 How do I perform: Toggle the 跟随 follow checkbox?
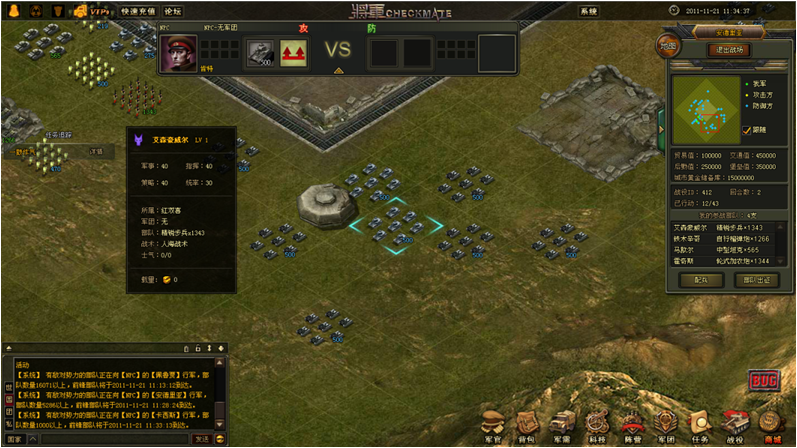tap(746, 130)
